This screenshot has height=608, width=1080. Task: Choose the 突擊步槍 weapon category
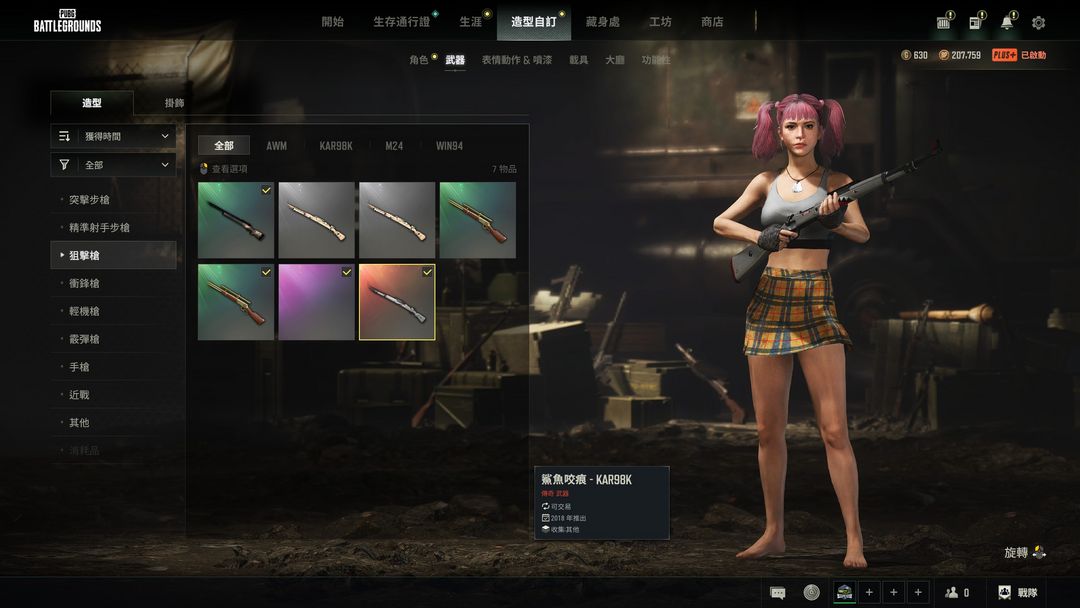(x=89, y=200)
